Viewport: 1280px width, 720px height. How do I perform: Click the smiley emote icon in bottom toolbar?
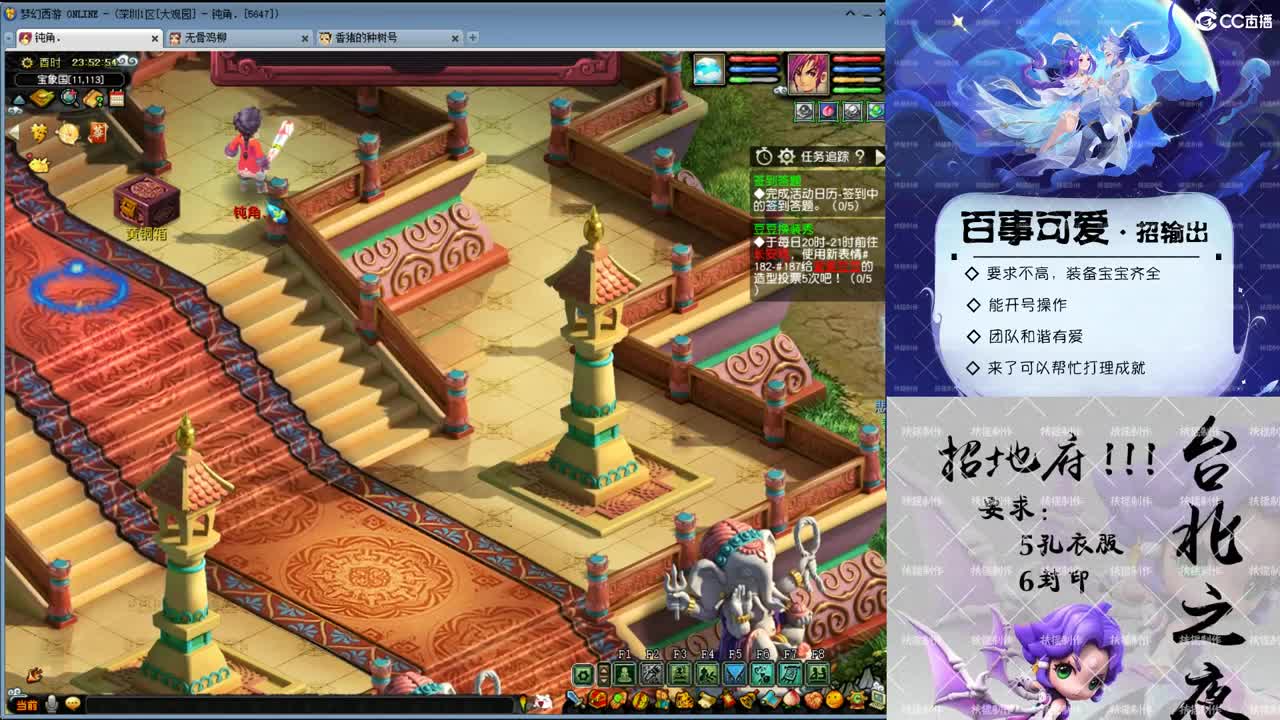[833, 699]
